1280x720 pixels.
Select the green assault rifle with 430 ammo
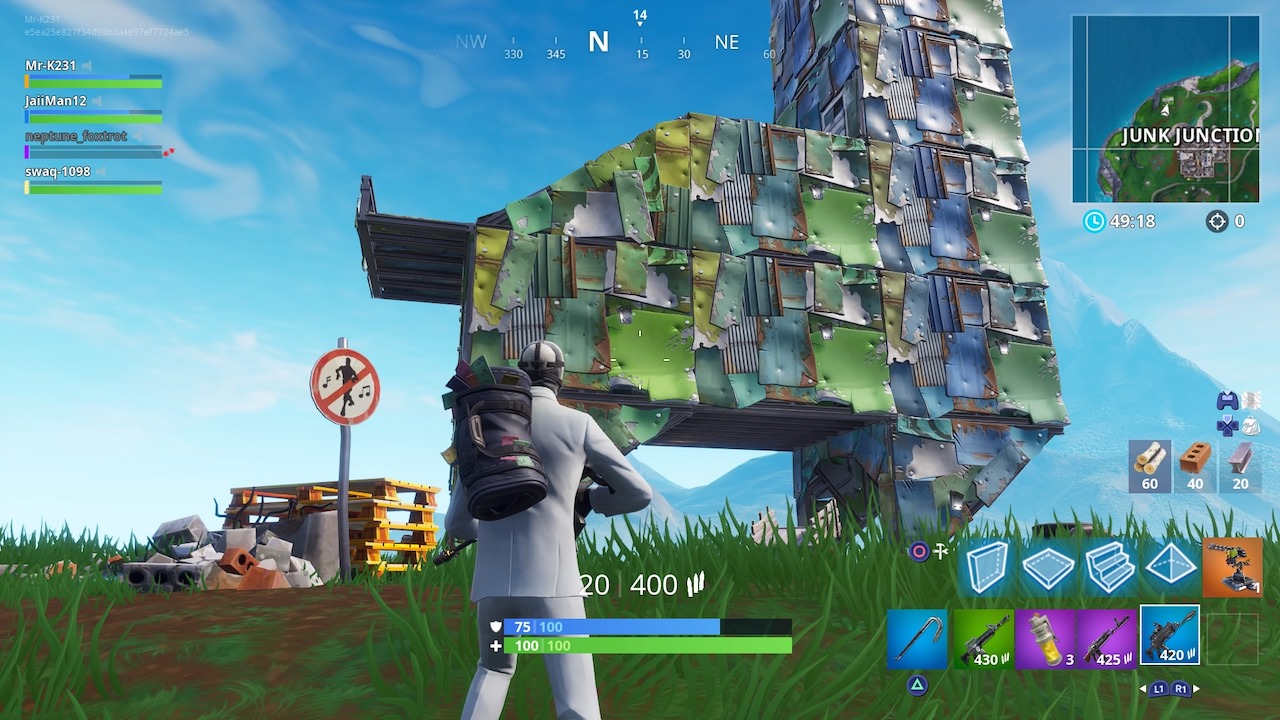(x=985, y=638)
